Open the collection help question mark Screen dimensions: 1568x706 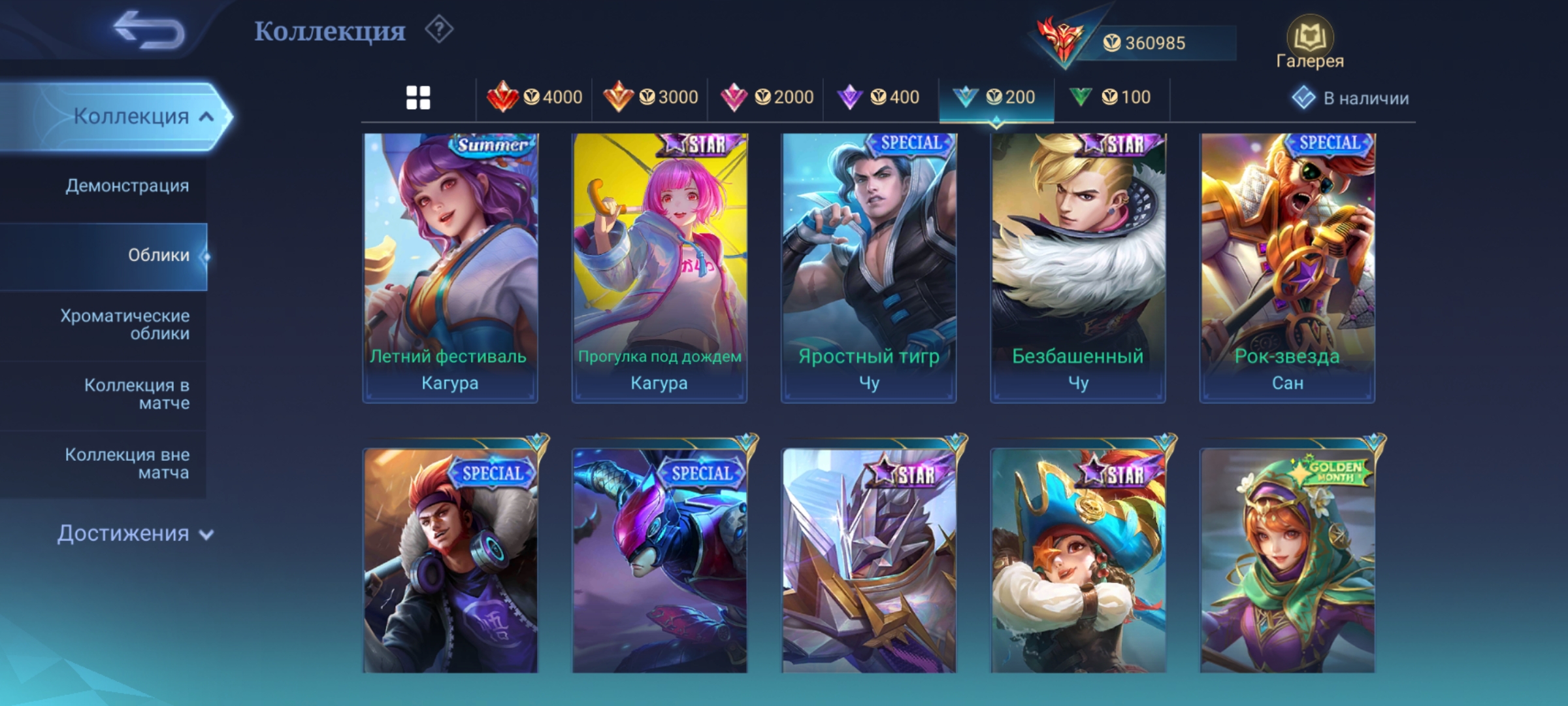(x=439, y=30)
